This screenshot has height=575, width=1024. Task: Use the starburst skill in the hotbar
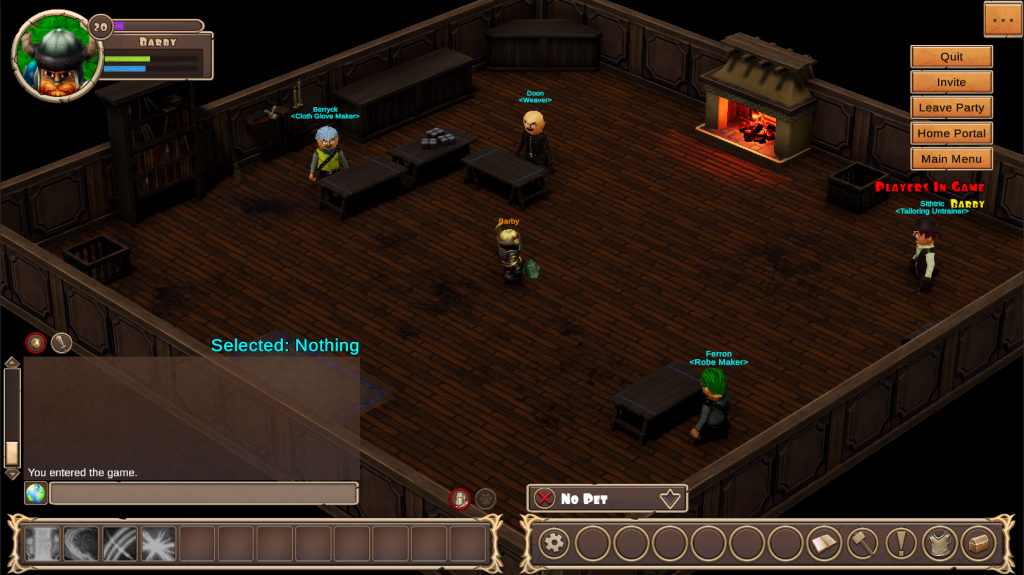158,544
